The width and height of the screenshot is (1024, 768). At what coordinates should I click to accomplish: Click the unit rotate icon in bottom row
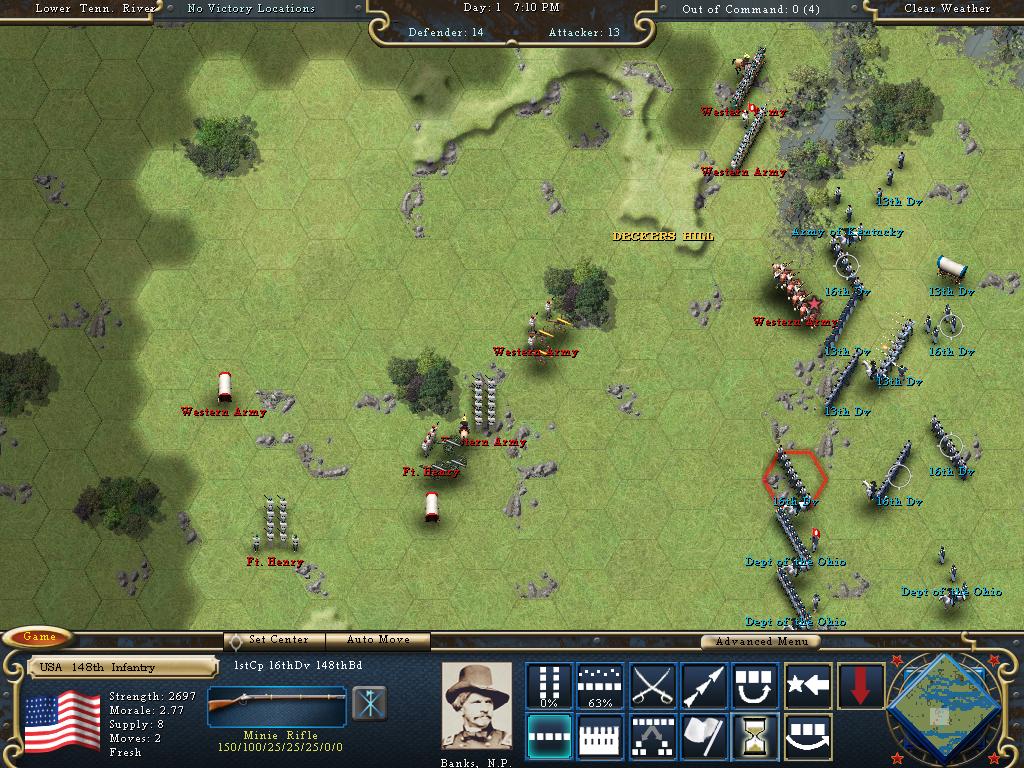808,736
